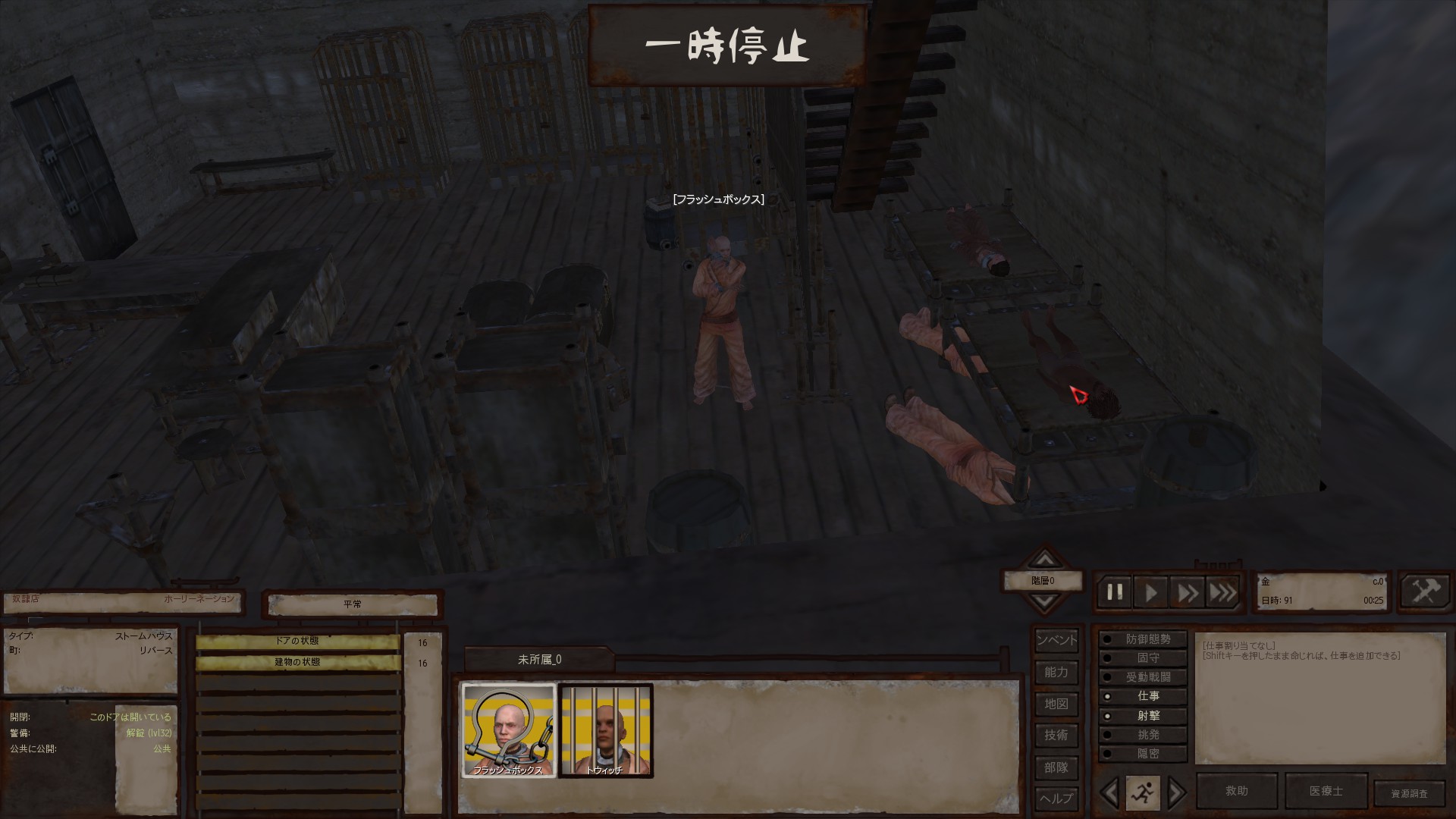Open the 技術 tech screen

point(1056,735)
